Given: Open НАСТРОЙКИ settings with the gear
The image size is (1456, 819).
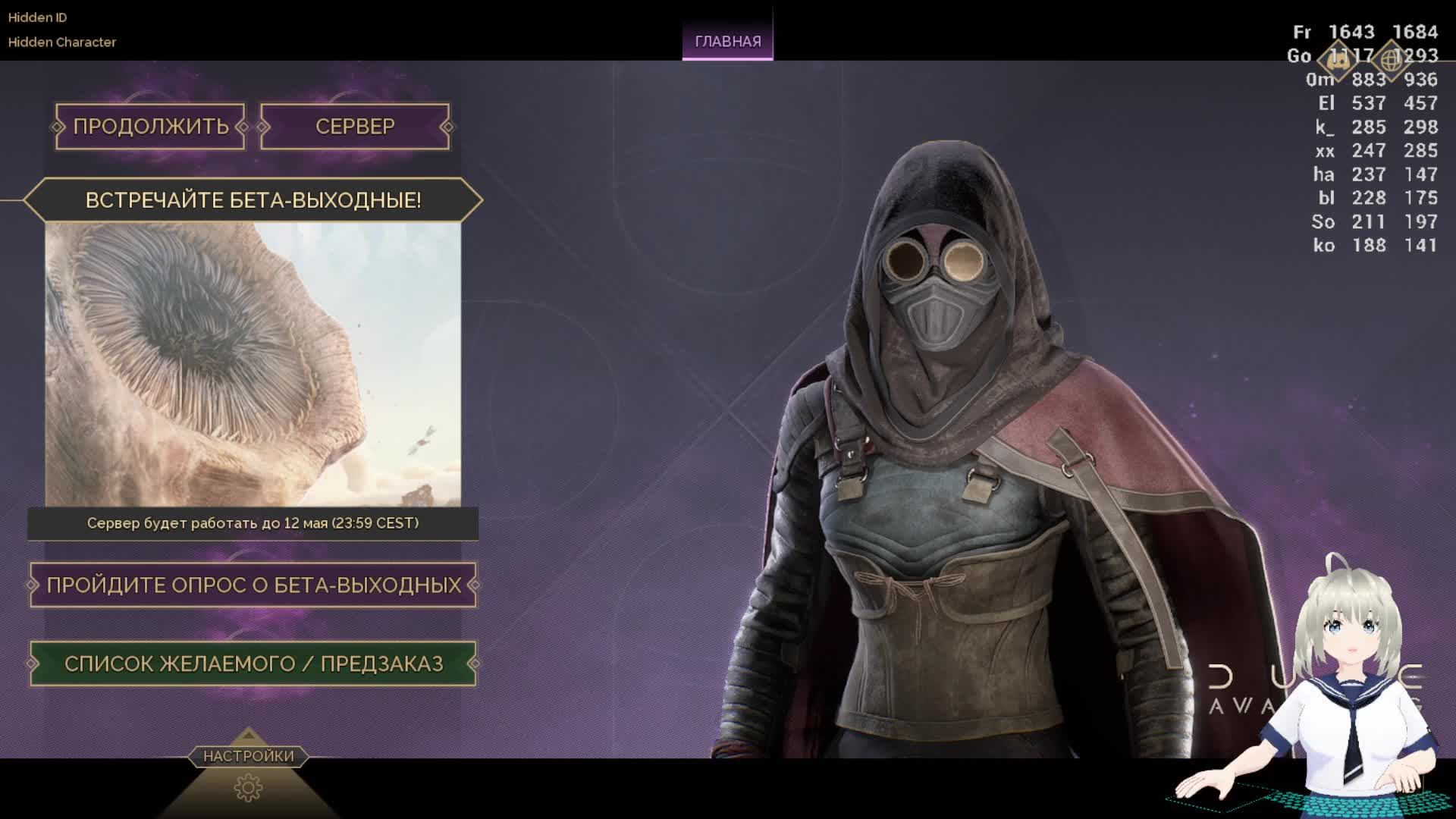Looking at the screenshot, I should [x=248, y=787].
